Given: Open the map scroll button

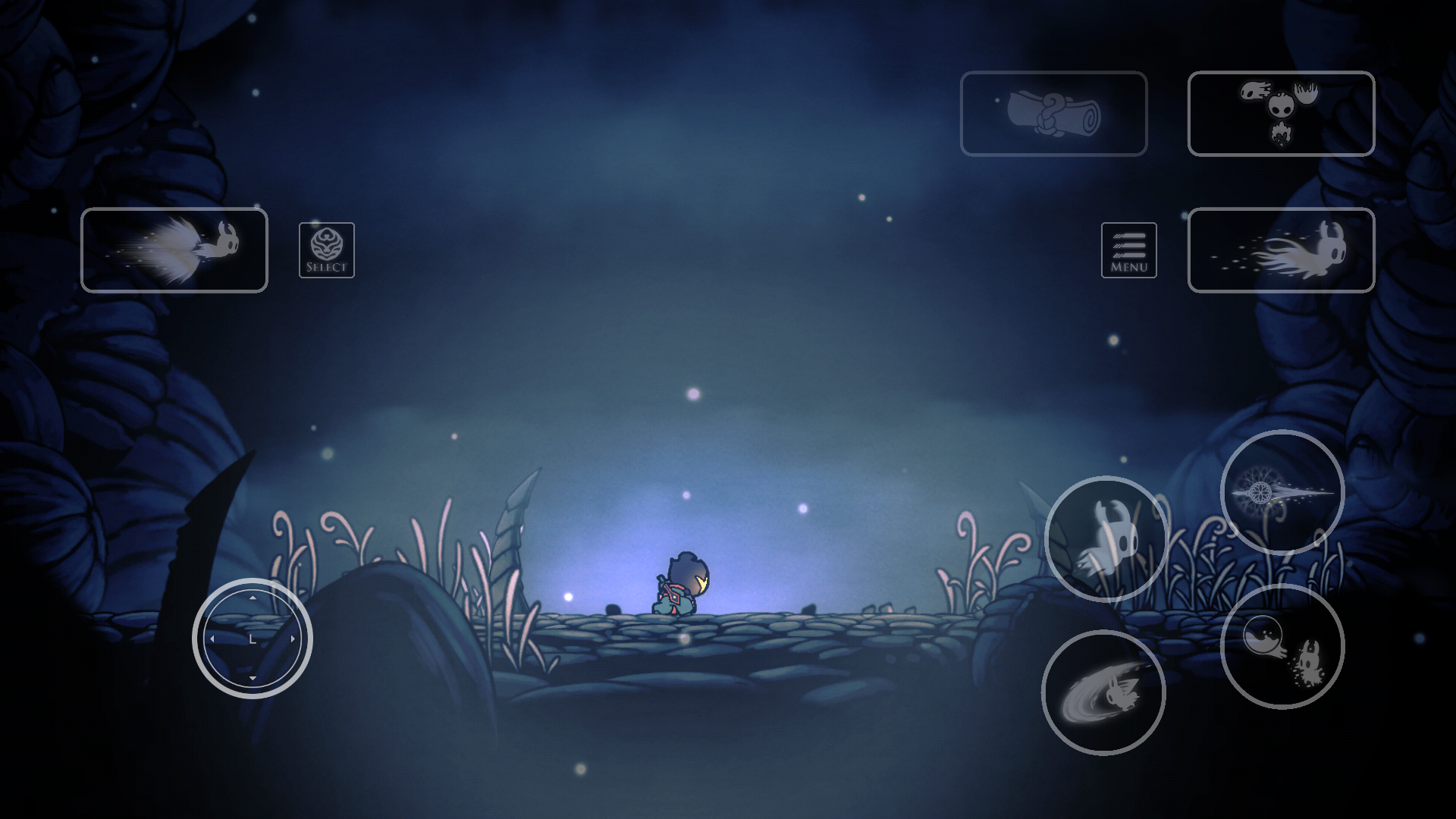Looking at the screenshot, I should (x=1053, y=114).
